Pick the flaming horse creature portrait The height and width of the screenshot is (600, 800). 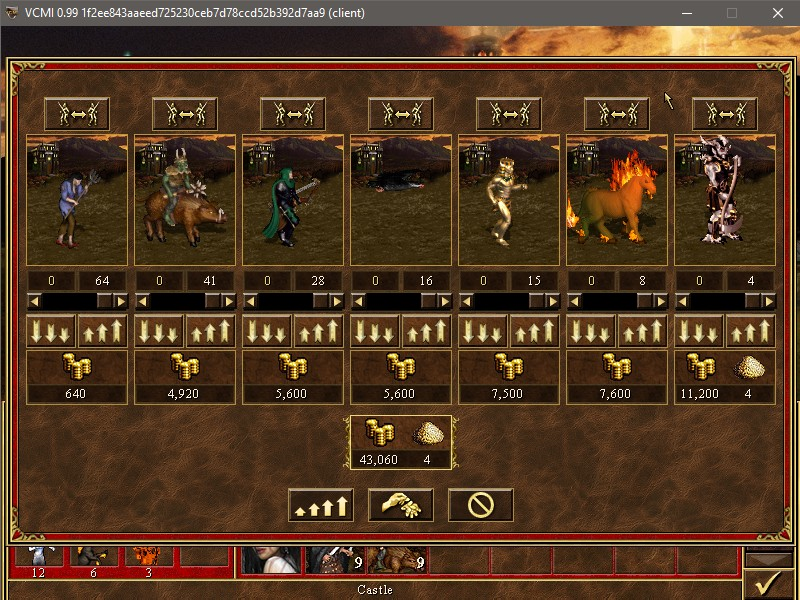point(617,200)
